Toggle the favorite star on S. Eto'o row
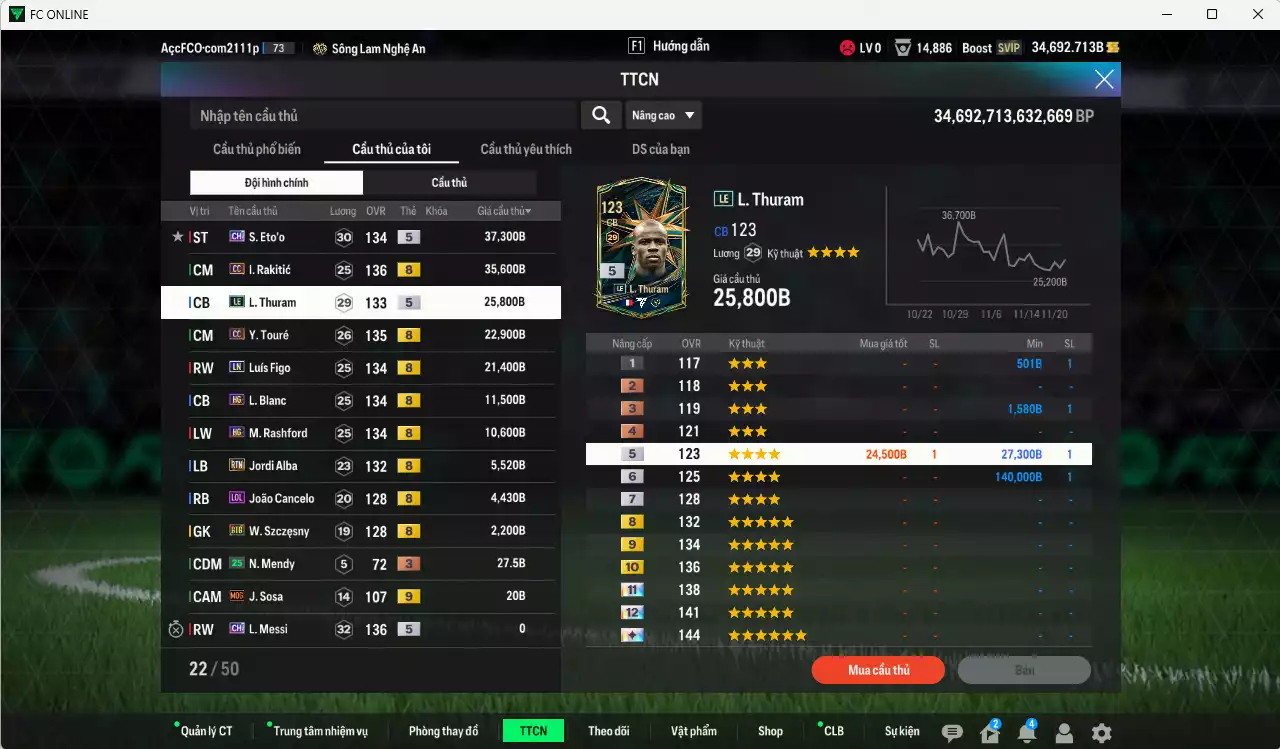 point(177,237)
